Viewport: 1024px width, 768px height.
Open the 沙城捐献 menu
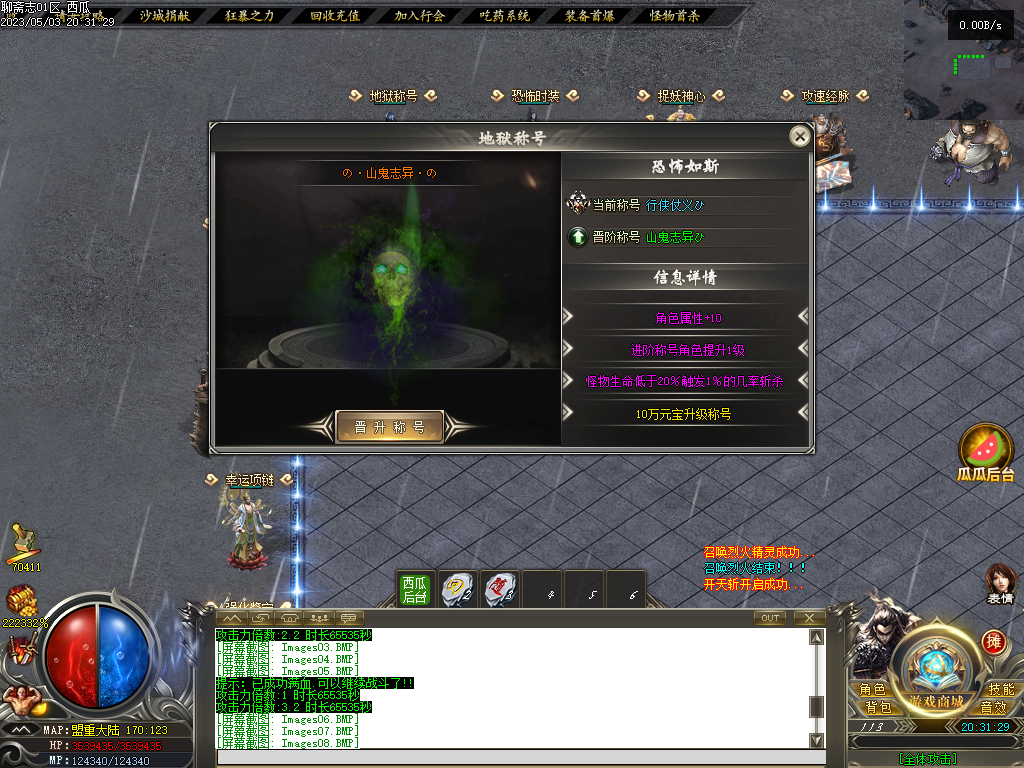coord(163,16)
